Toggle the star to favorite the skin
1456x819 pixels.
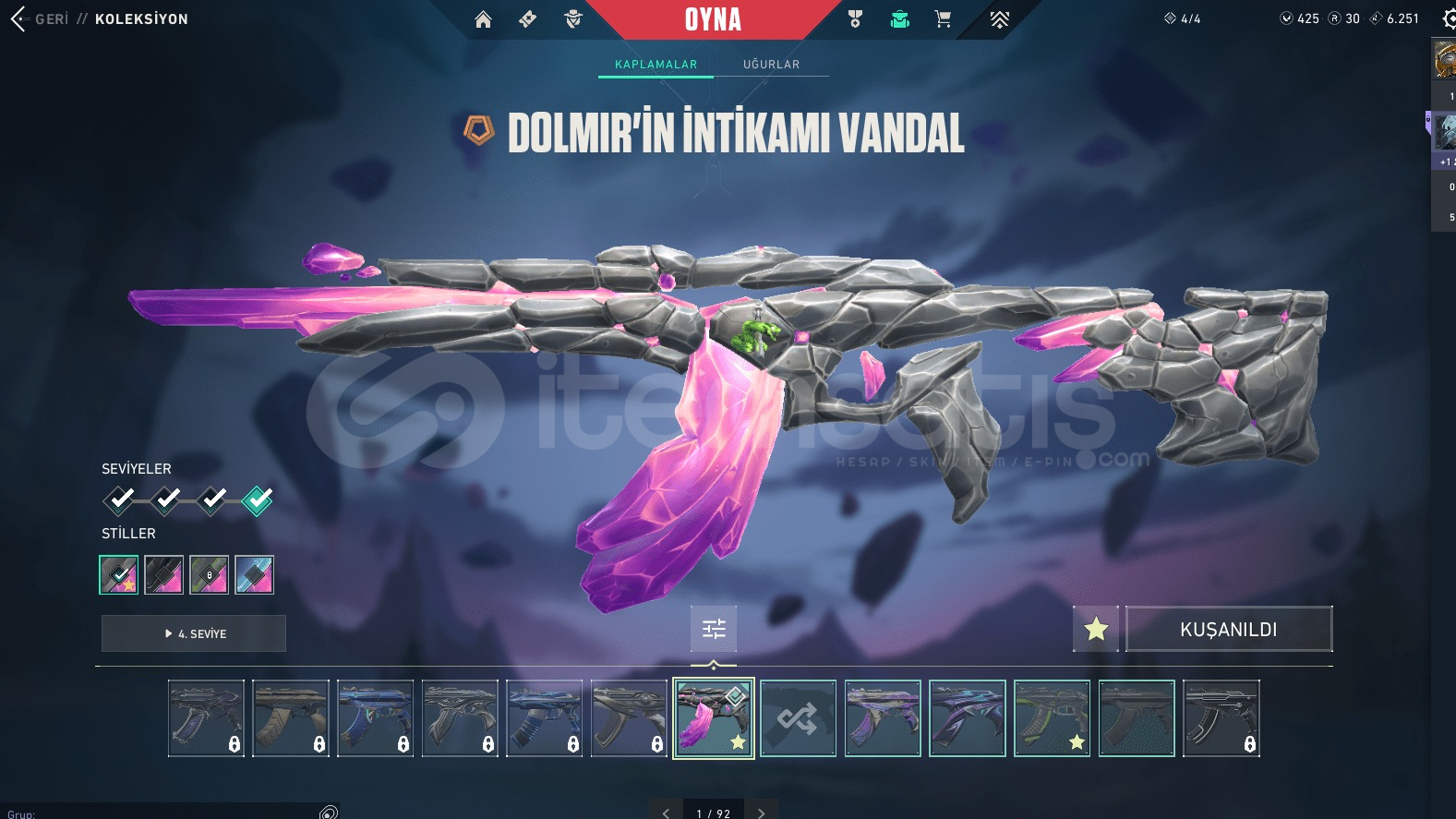coord(1095,628)
